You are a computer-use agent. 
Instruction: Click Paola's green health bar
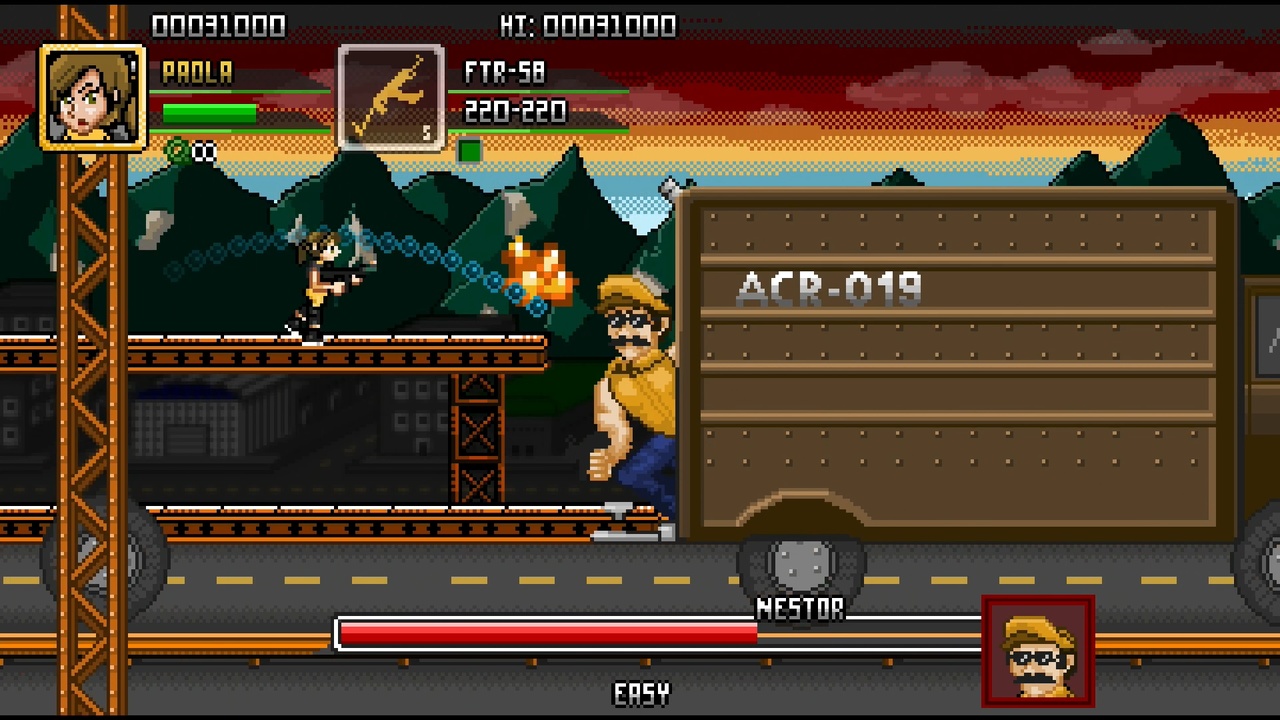tap(210, 112)
